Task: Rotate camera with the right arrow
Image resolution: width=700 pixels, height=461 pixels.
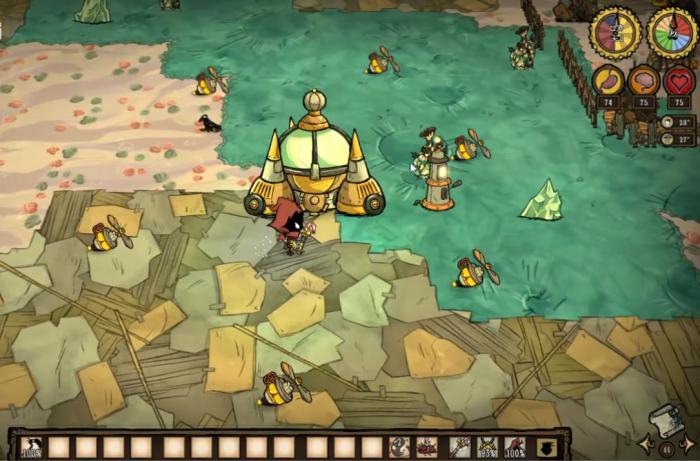Action: 687,443
